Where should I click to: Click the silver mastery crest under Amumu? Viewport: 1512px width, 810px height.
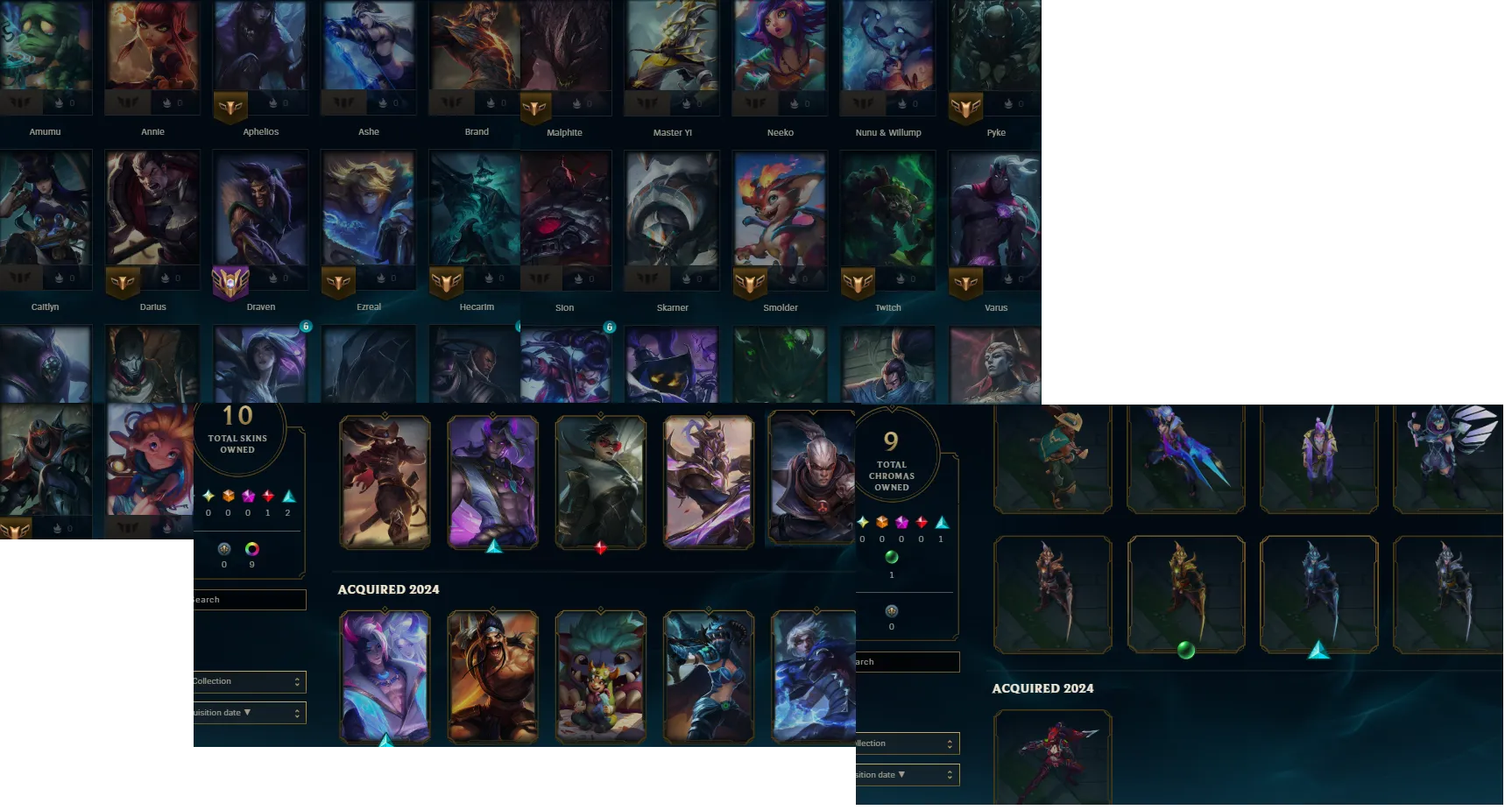19,102
